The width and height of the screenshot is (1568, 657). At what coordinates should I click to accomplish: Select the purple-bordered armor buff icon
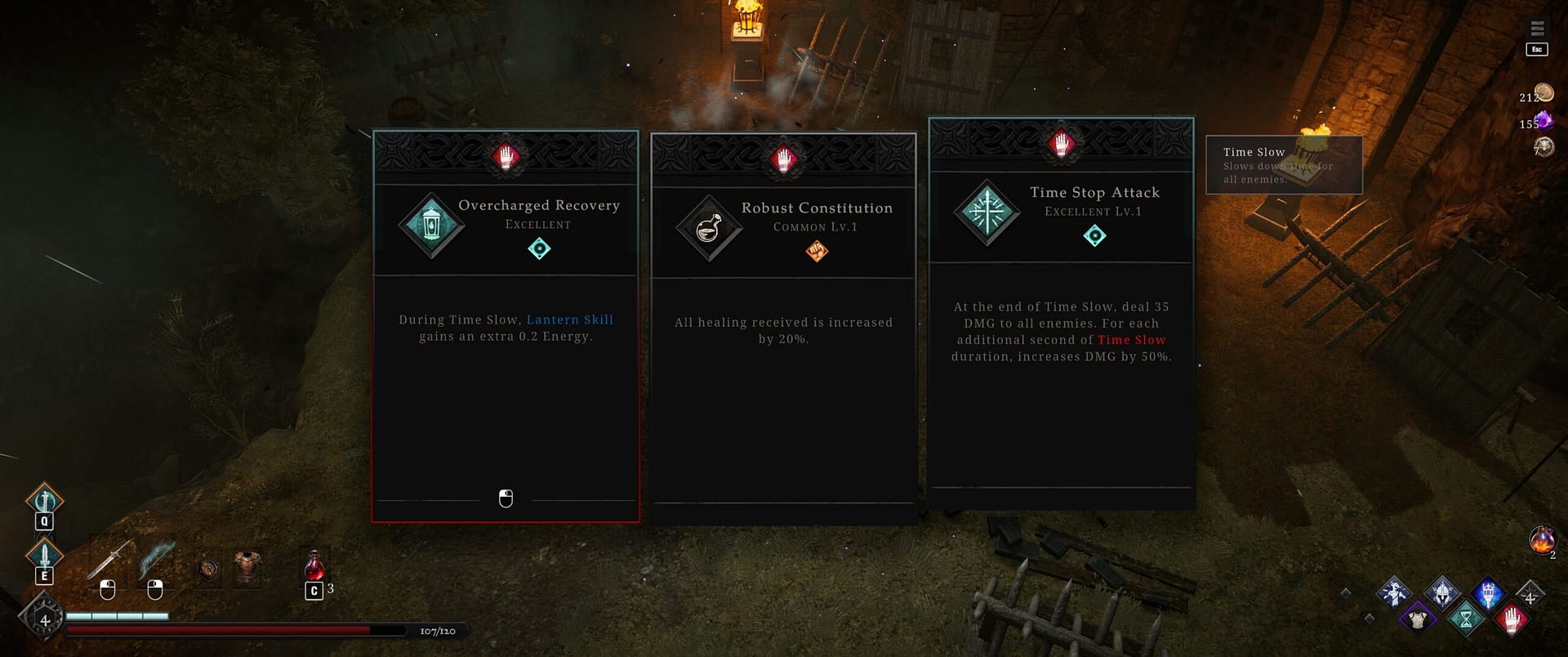tap(1419, 618)
